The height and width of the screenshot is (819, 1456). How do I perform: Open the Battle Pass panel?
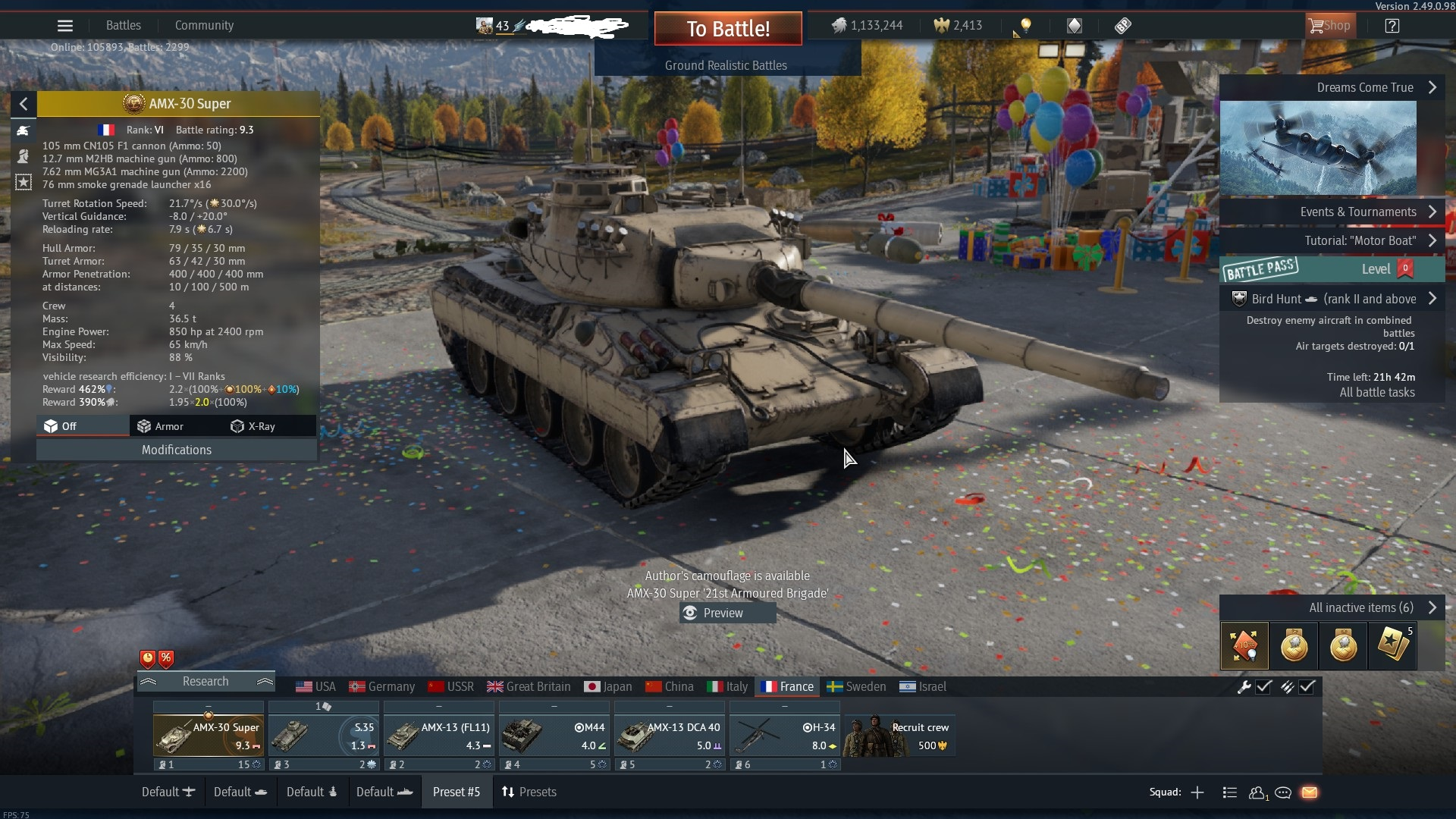click(x=1332, y=269)
